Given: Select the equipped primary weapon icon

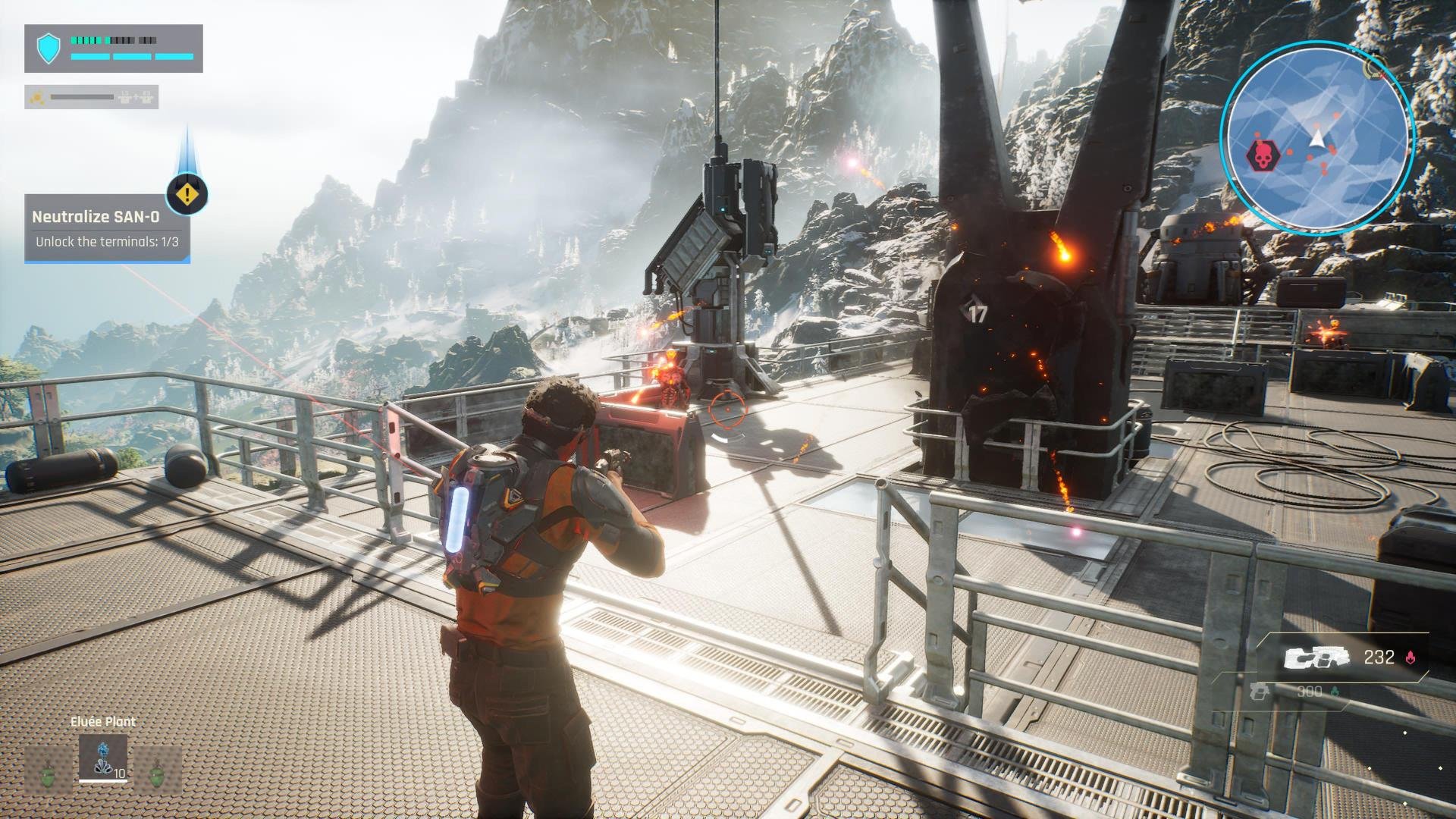Looking at the screenshot, I should [1317, 658].
